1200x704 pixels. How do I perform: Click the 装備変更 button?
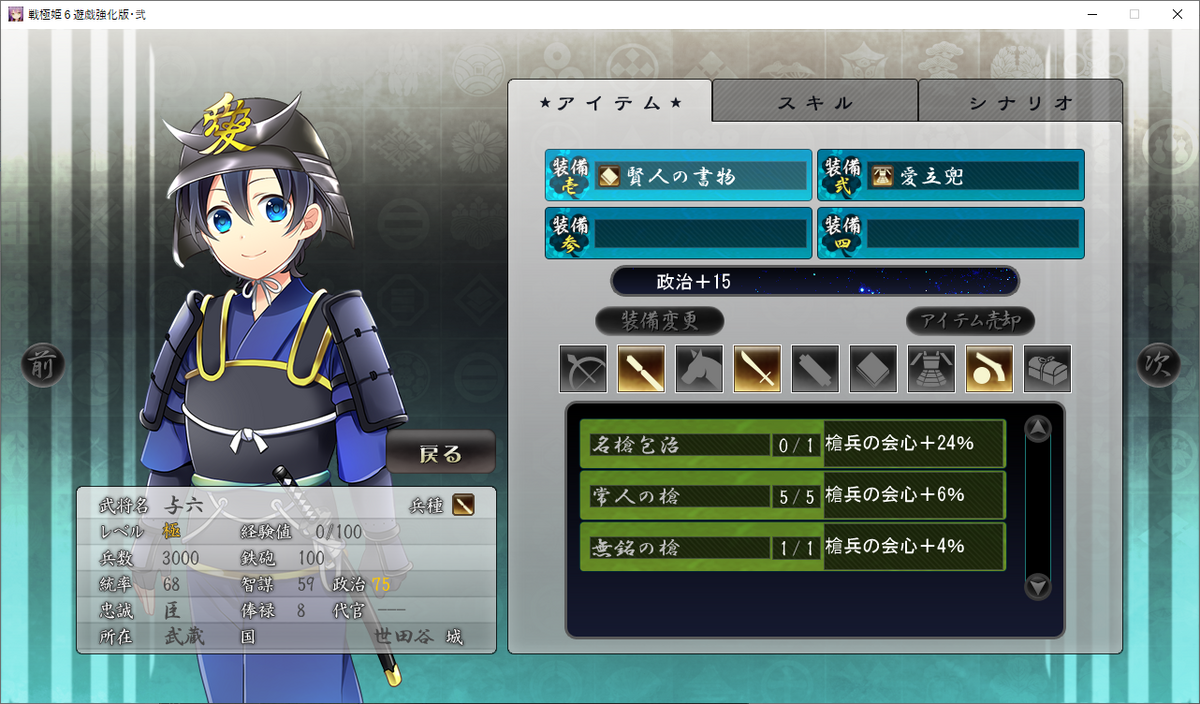click(x=659, y=321)
